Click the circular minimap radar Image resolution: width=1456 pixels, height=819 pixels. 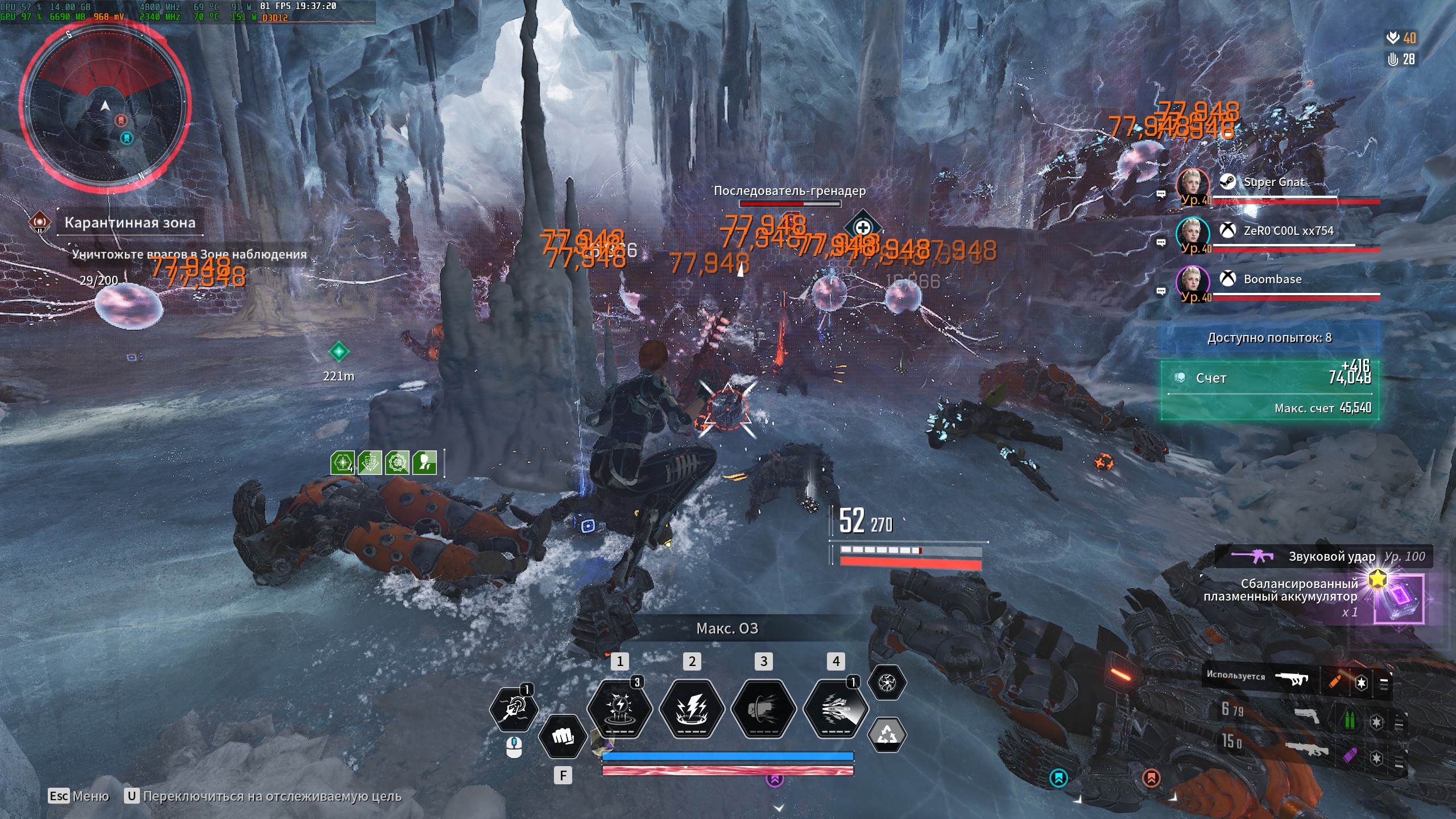pyautogui.click(x=106, y=106)
